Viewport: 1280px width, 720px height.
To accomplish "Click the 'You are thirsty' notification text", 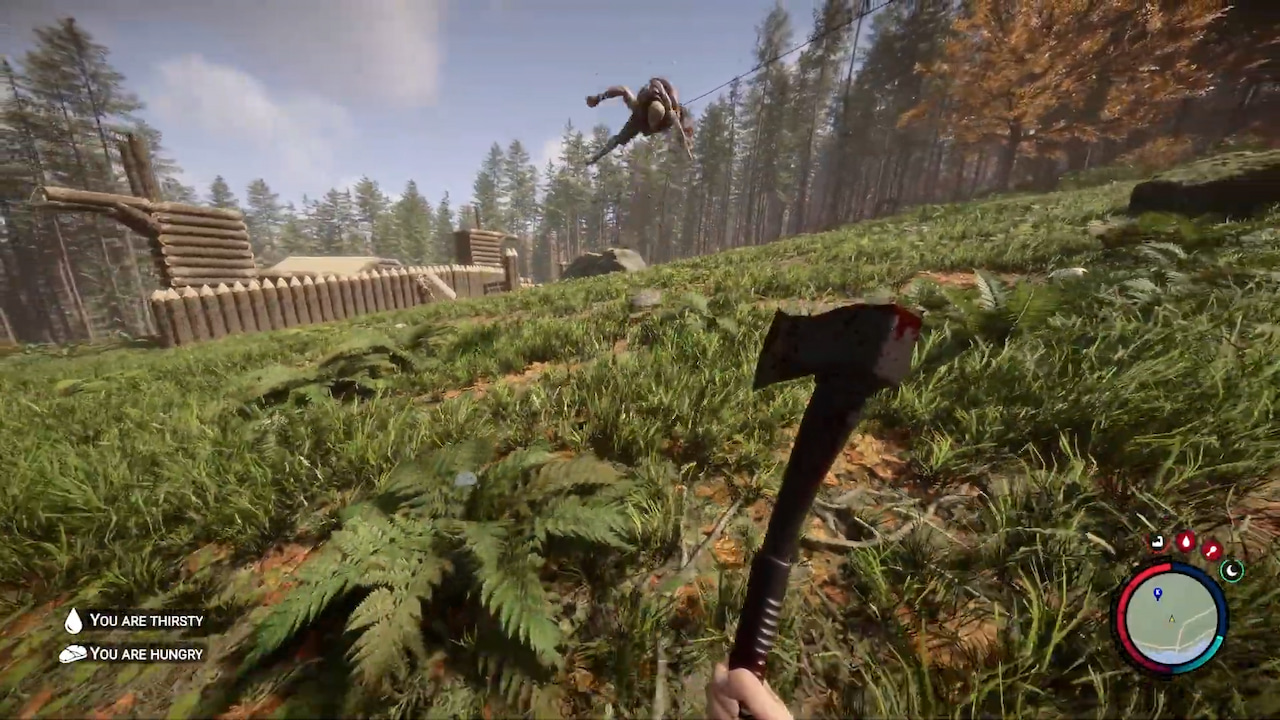I will point(146,620).
